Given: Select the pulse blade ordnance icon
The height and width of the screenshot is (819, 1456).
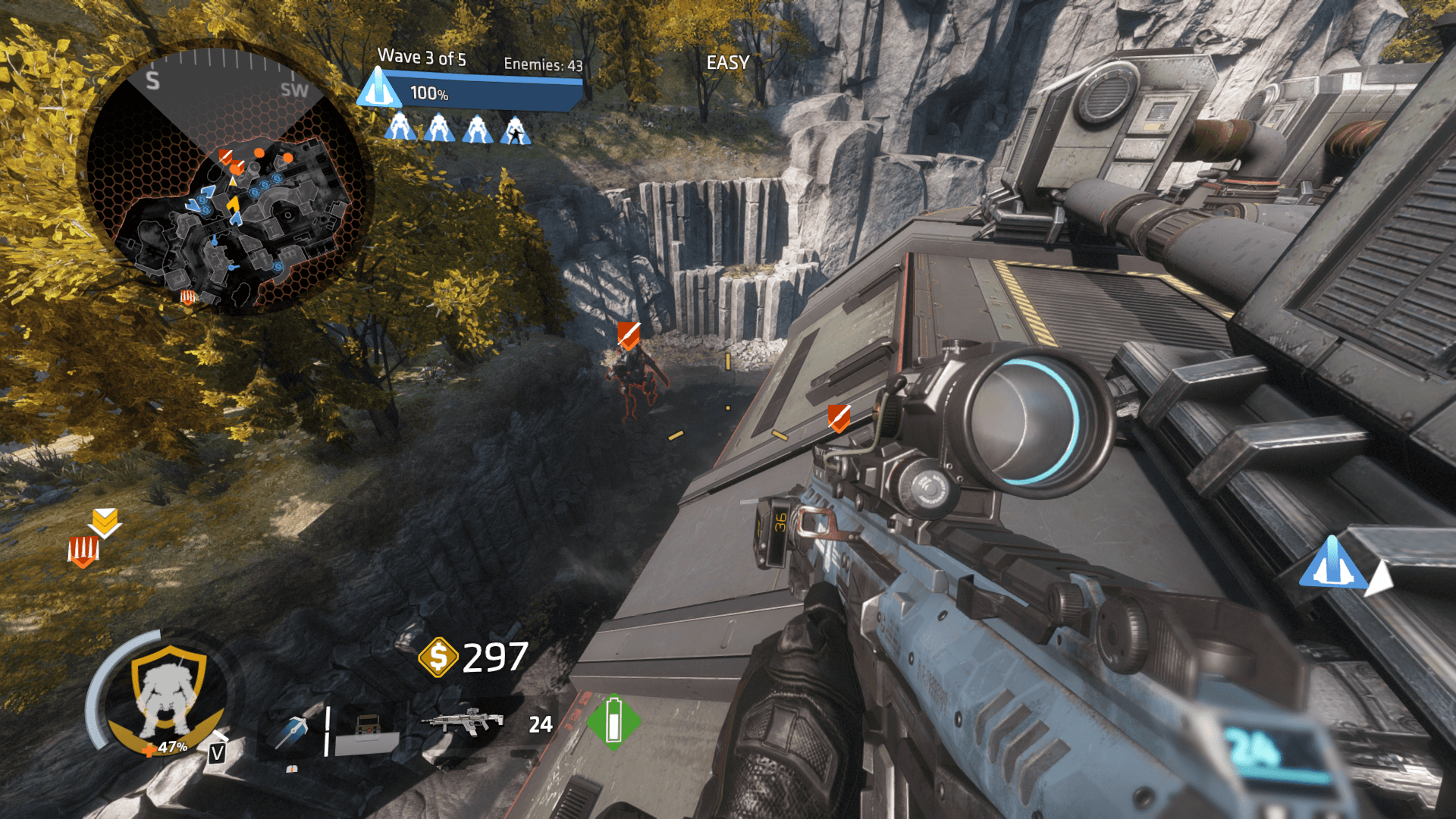Looking at the screenshot, I should 292,731.
